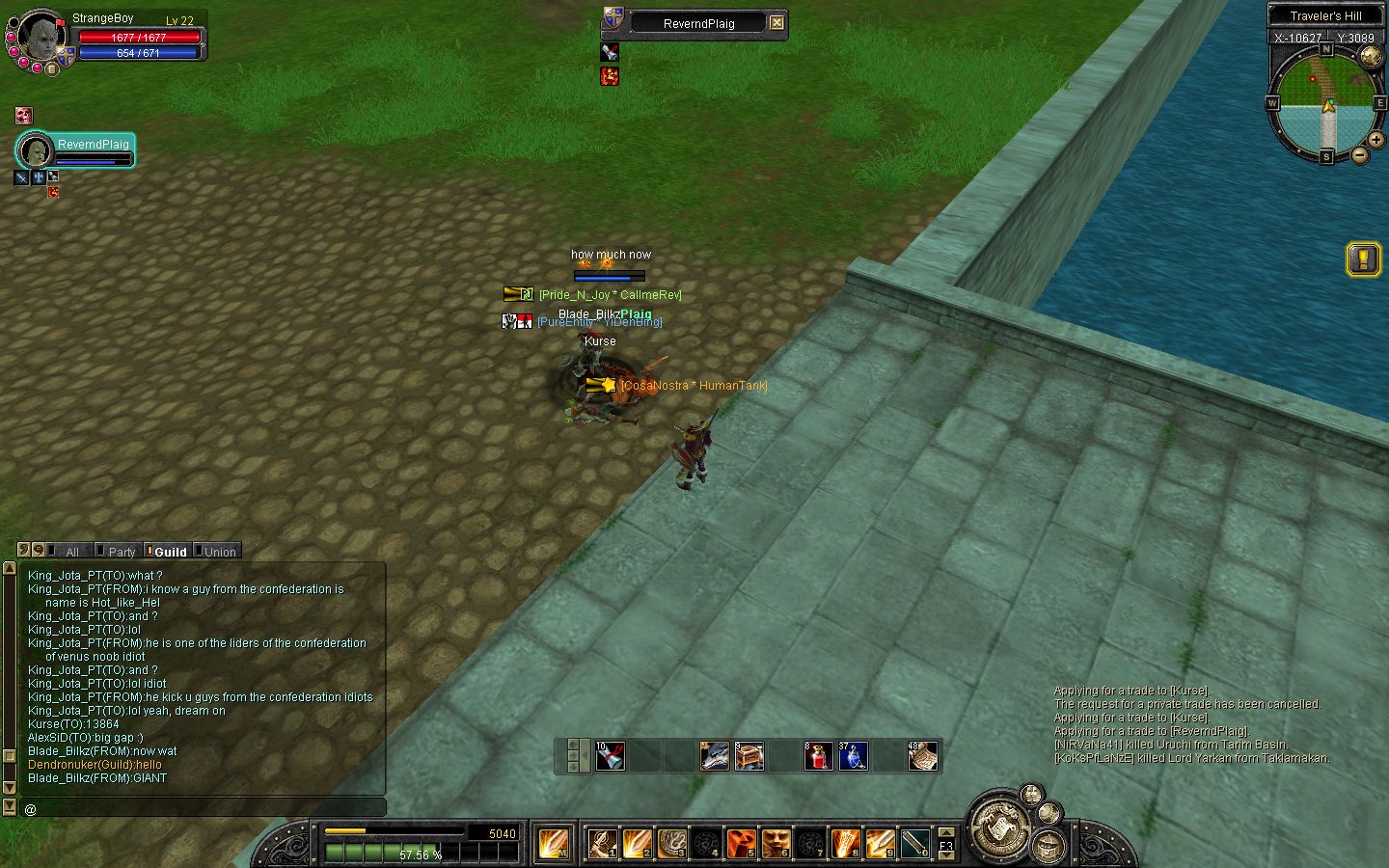Select the wolf pet icon slot

[715, 756]
